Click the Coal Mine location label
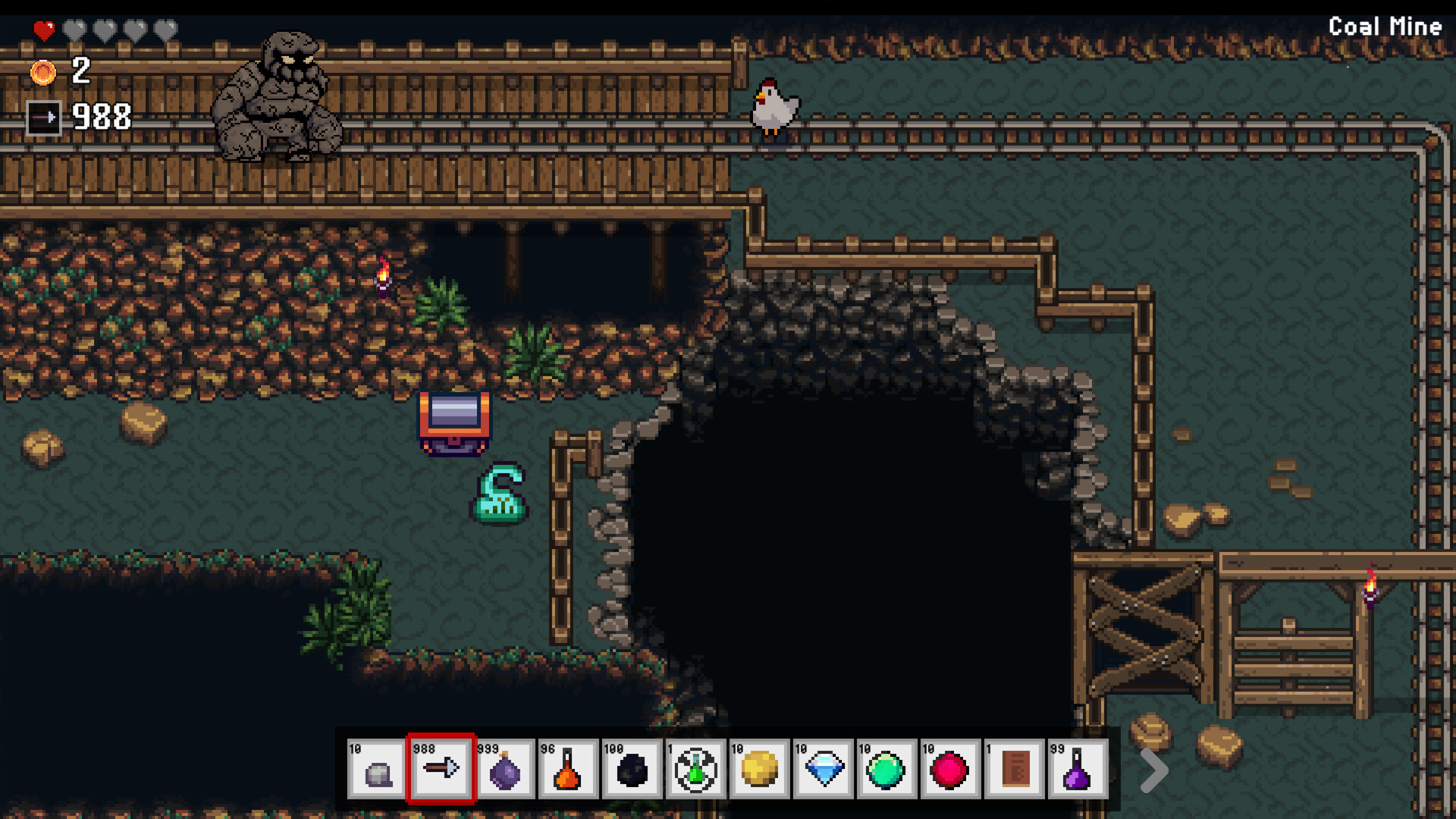The image size is (1456, 819). (1385, 27)
